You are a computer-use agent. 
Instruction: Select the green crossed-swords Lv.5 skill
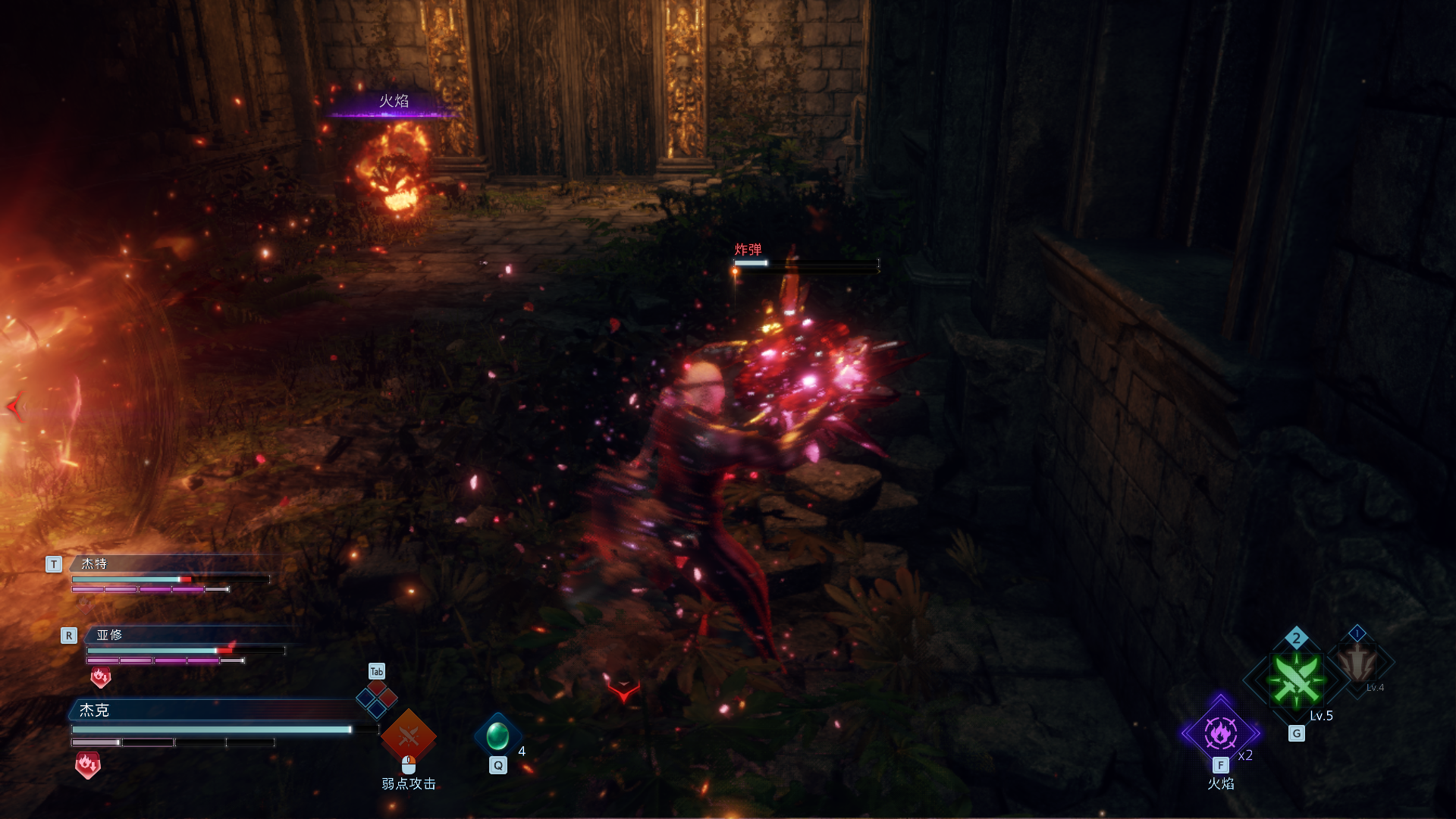coord(1296,679)
